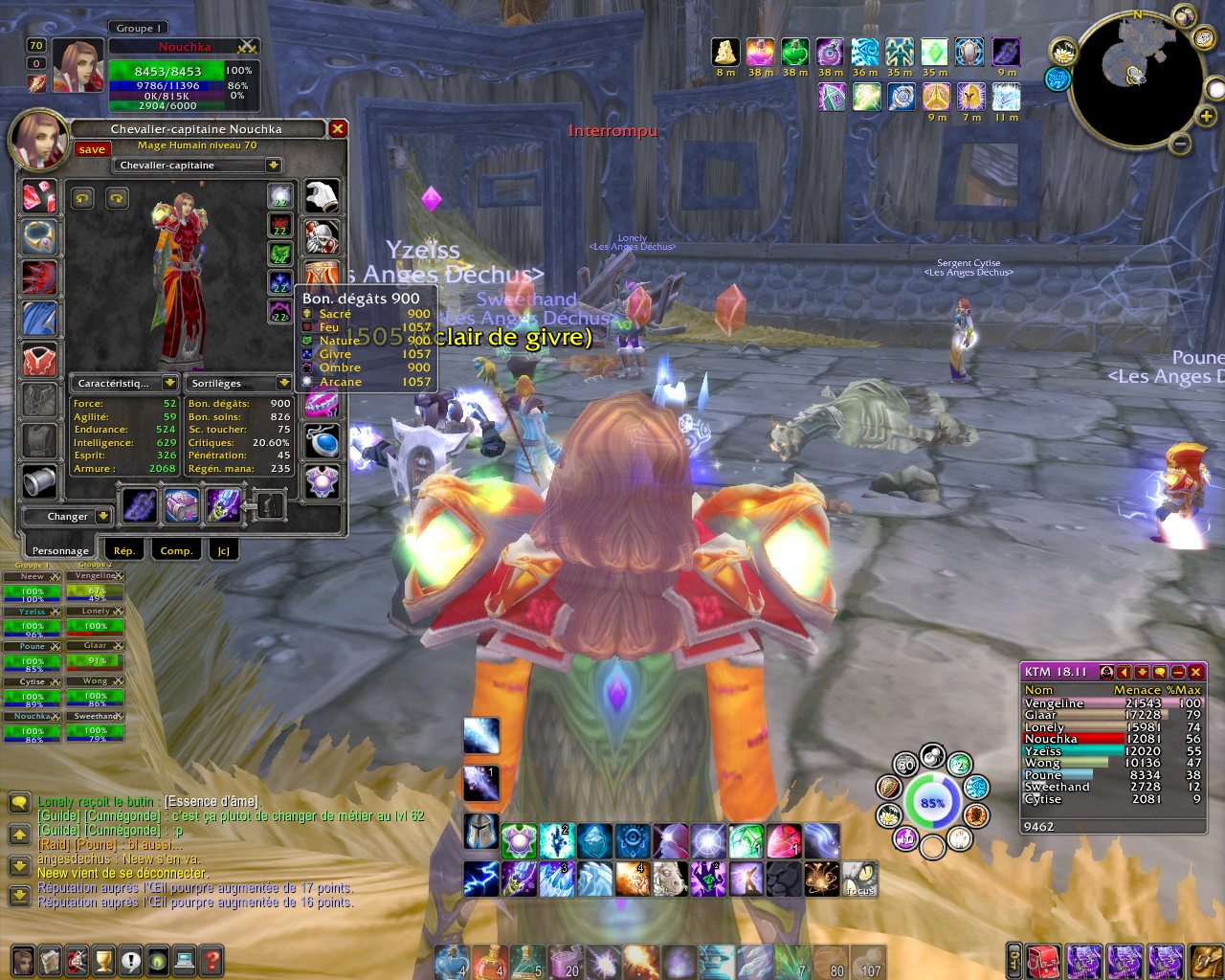Use the cat-eye focus action button
The width and height of the screenshot is (1225, 980).
(x=859, y=879)
